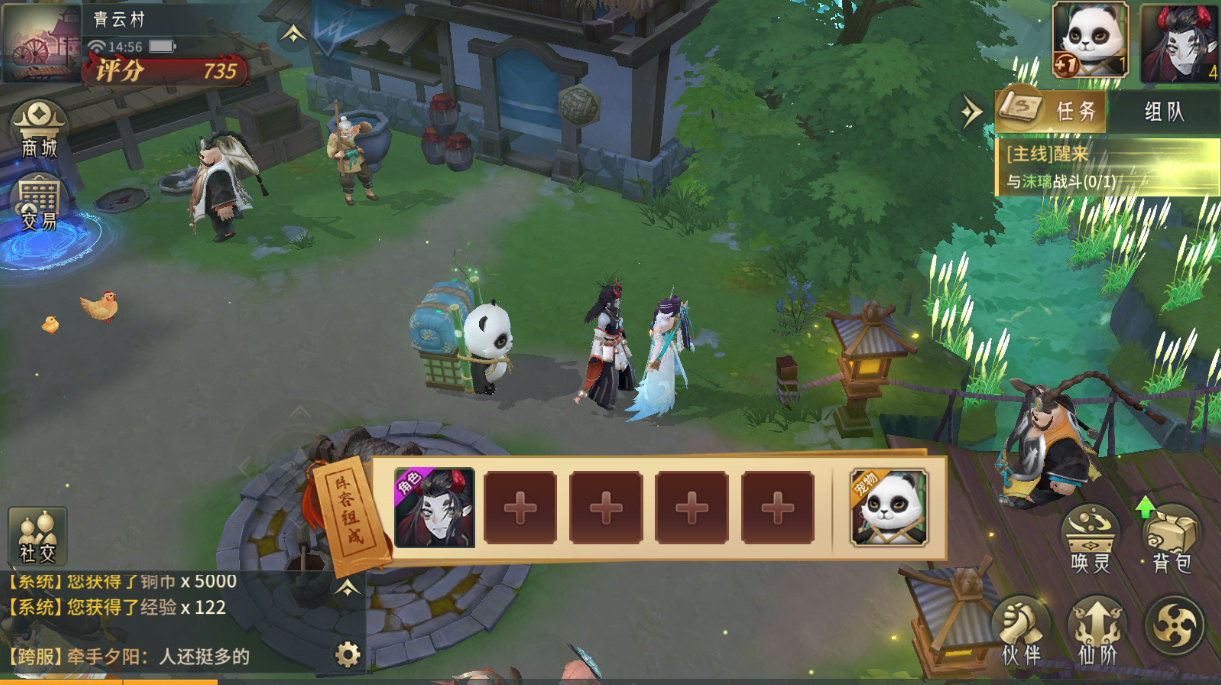Switch to the 任务 quest tab
1221x685 pixels.
click(1052, 111)
